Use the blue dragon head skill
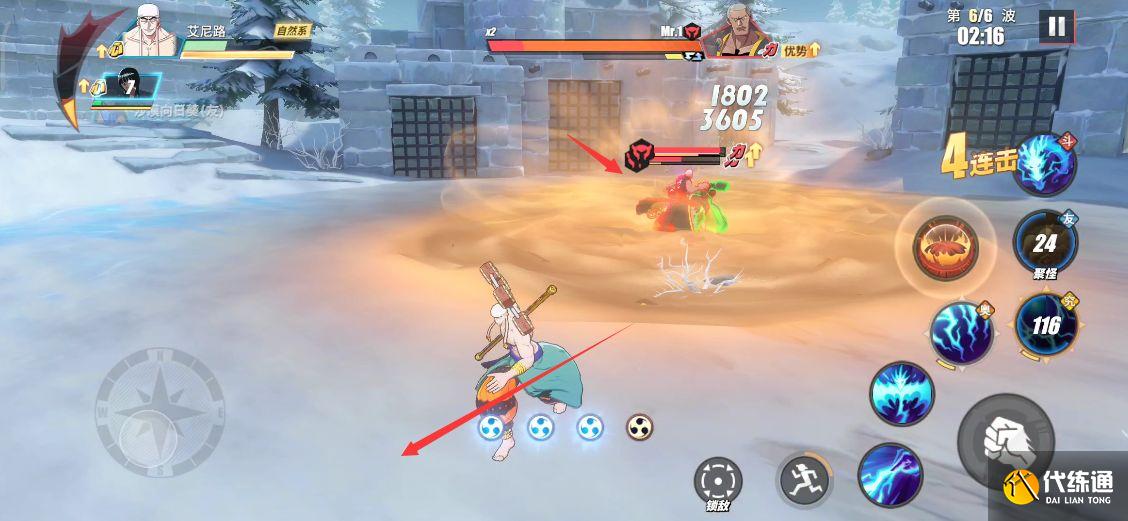The height and width of the screenshot is (521, 1128). click(x=1044, y=165)
